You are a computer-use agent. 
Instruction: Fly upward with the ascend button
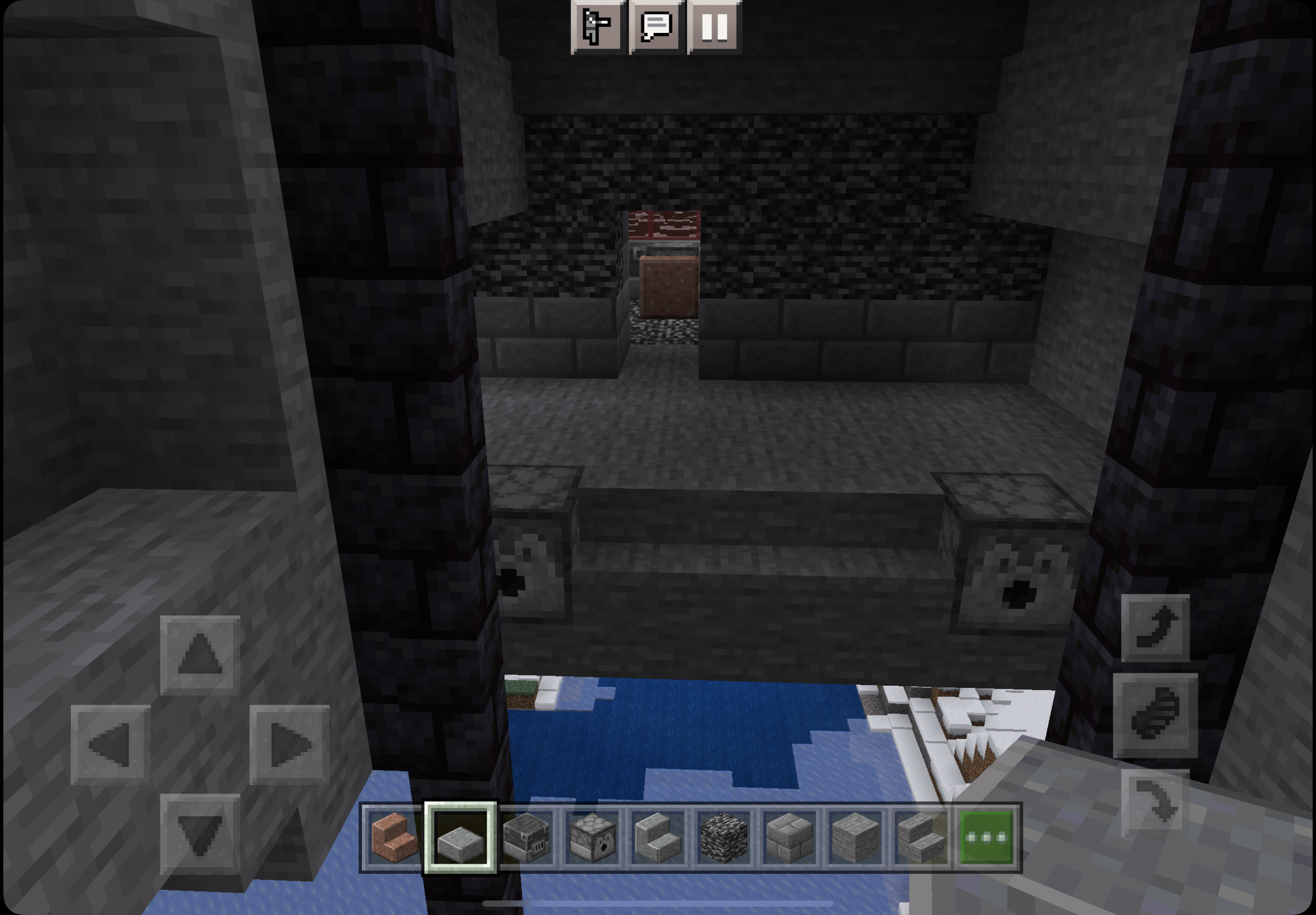coord(1155,627)
